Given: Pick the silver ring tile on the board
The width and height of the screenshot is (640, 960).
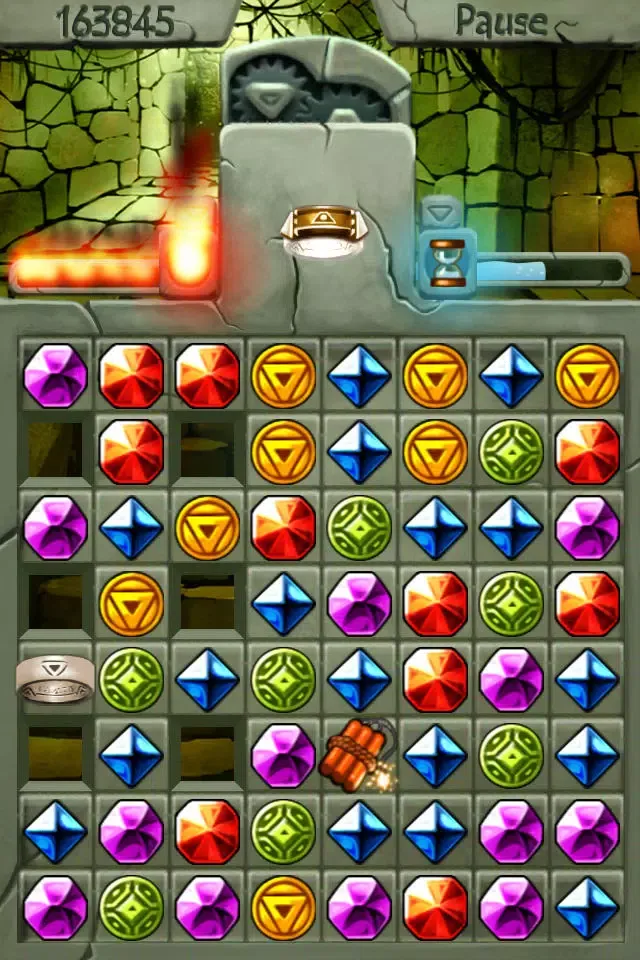Looking at the screenshot, I should pos(55,679).
